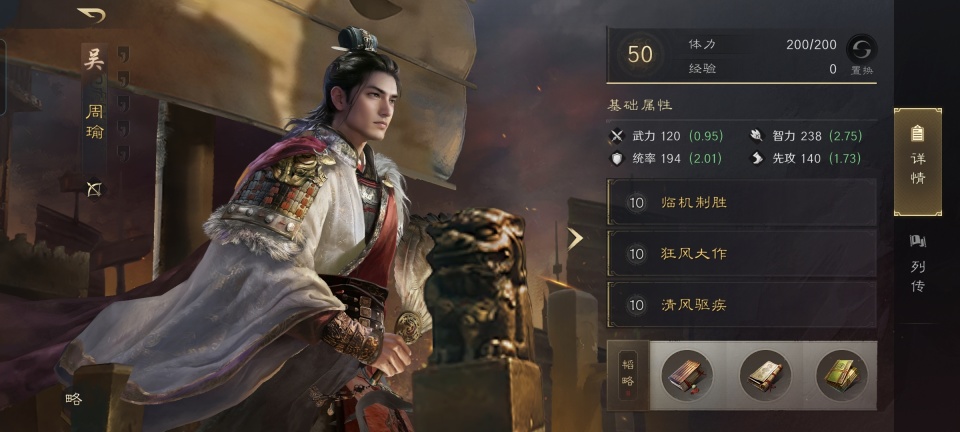
Task: Tap the 置换 swap button
Action: point(861,54)
